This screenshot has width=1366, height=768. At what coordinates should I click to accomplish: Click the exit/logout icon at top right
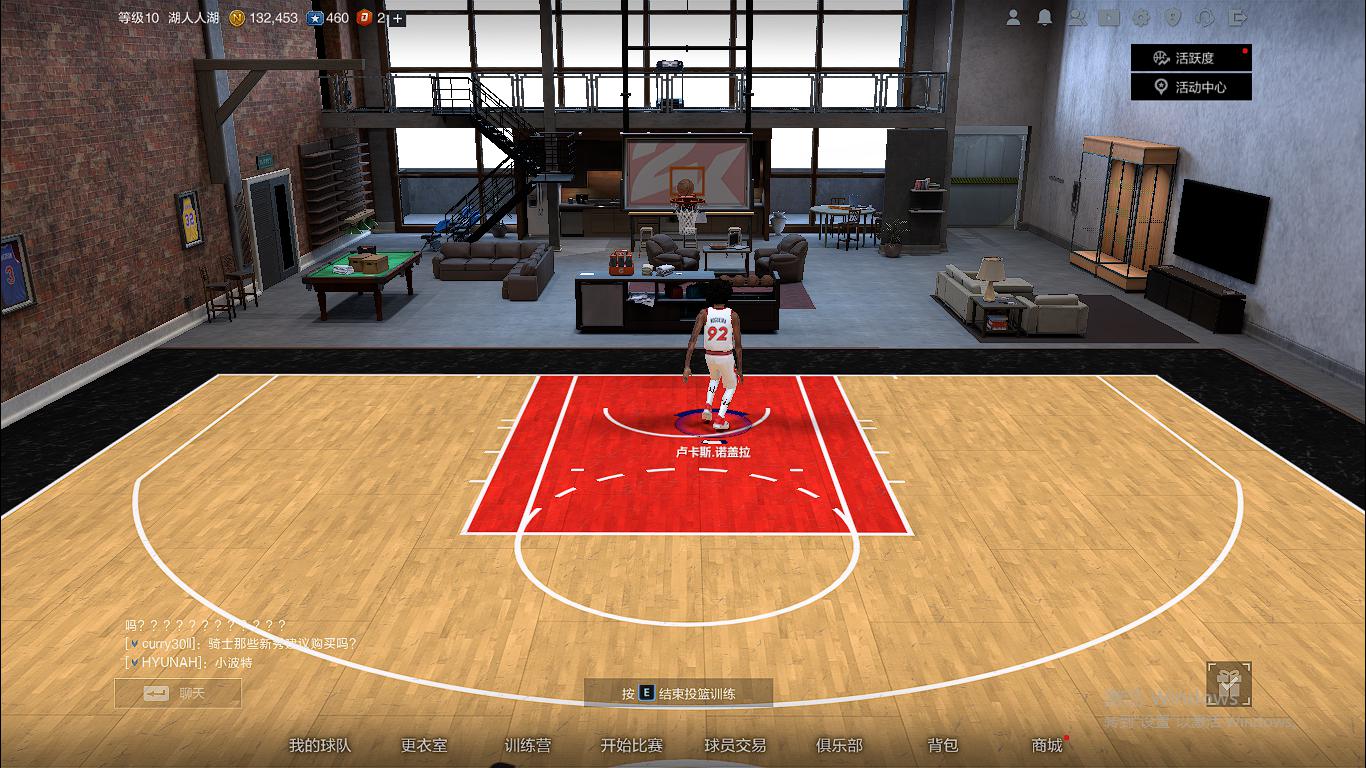[x=1236, y=17]
